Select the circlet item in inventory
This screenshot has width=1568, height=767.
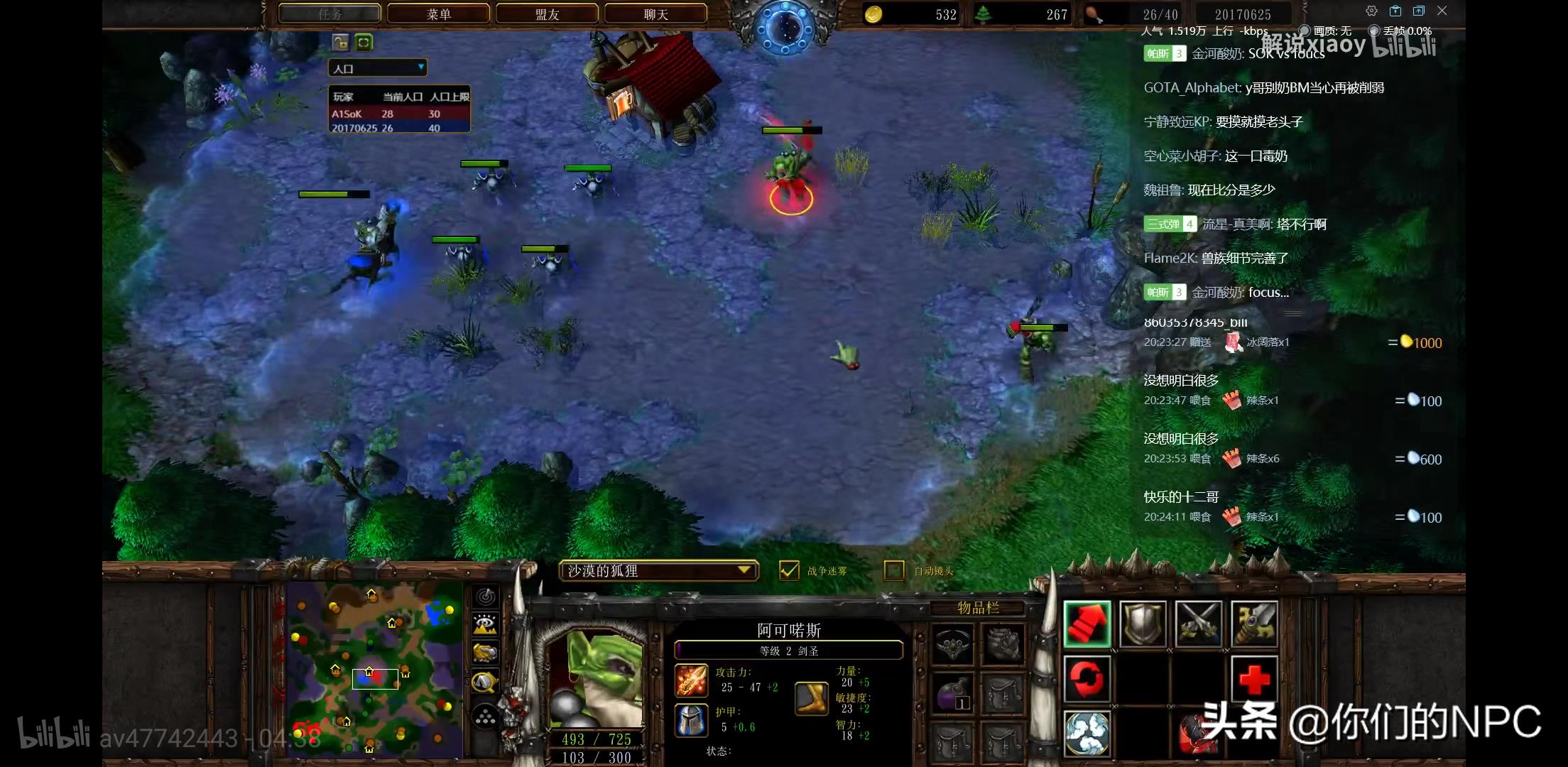[953, 645]
